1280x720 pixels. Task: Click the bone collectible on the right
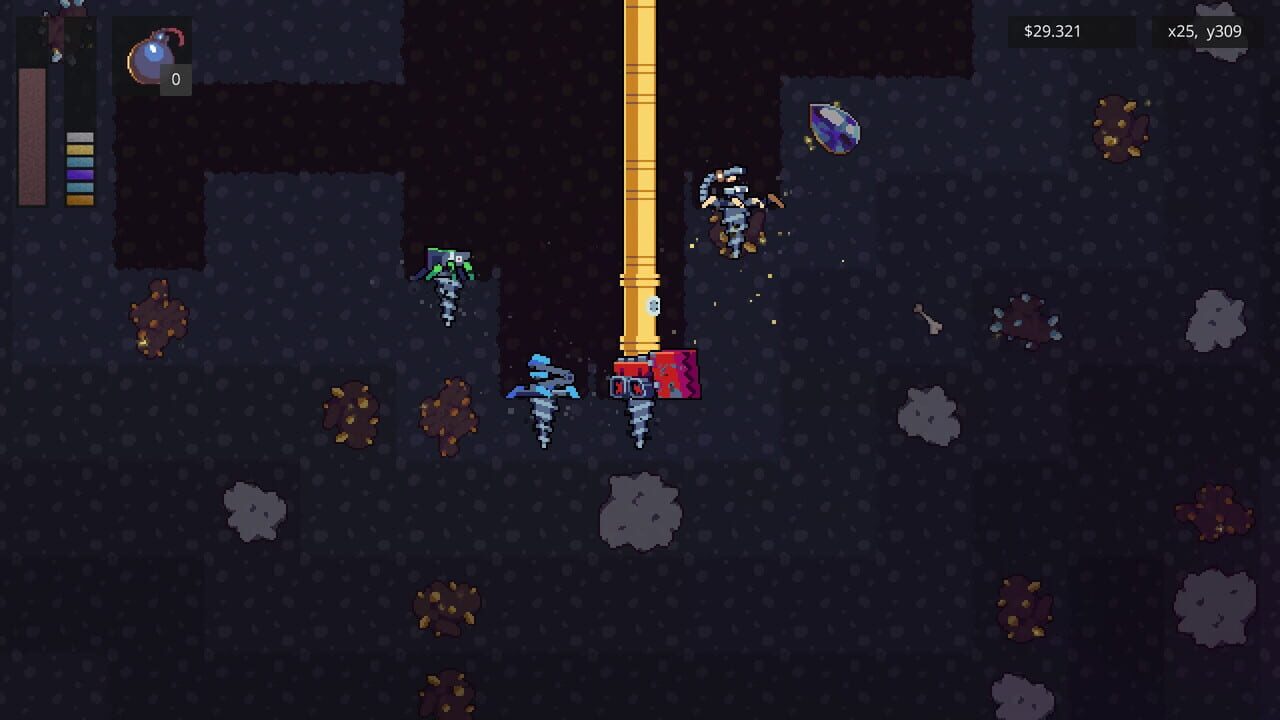pos(930,318)
